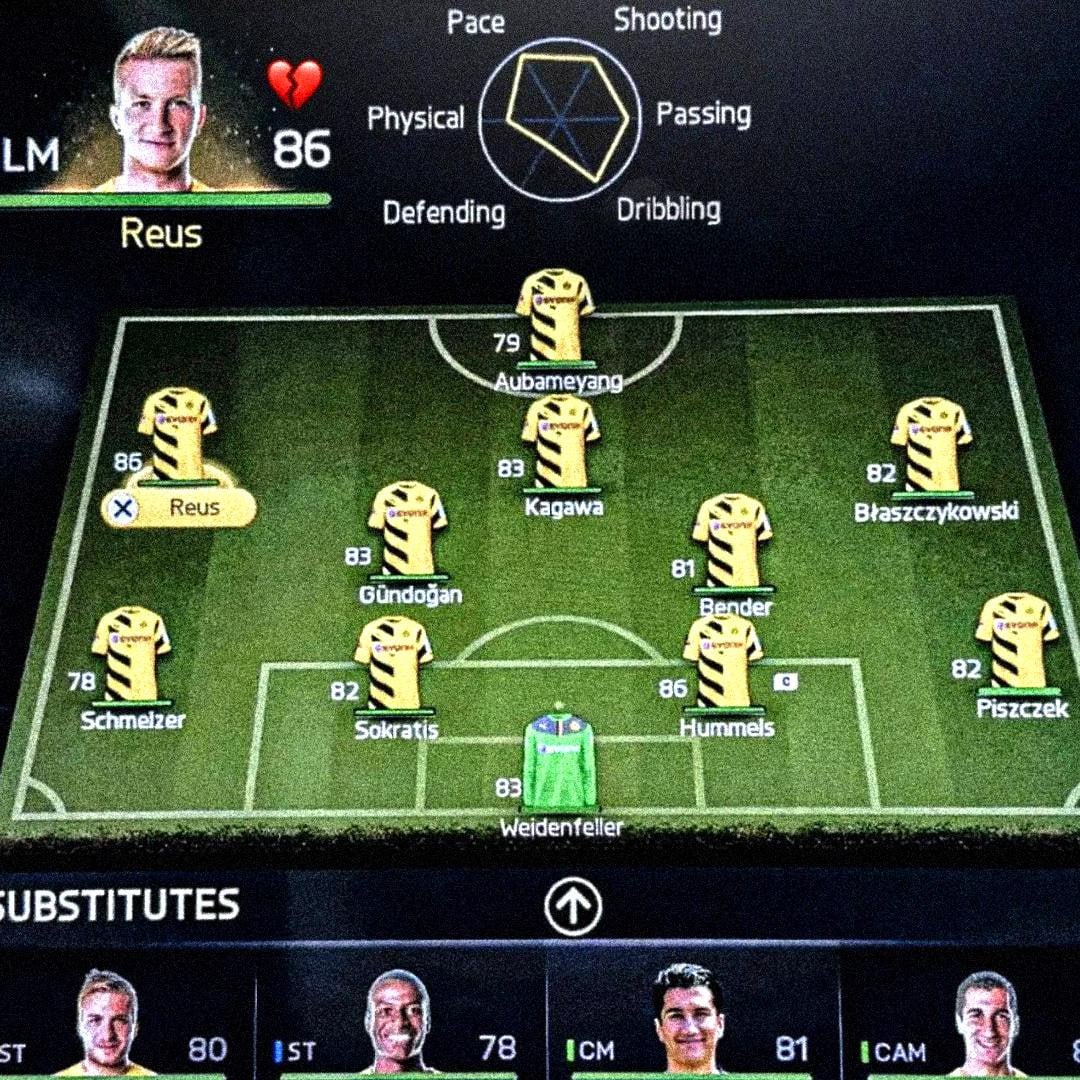Choose Bender in central midfield
The height and width of the screenshot is (1080, 1080).
pyautogui.click(x=732, y=540)
